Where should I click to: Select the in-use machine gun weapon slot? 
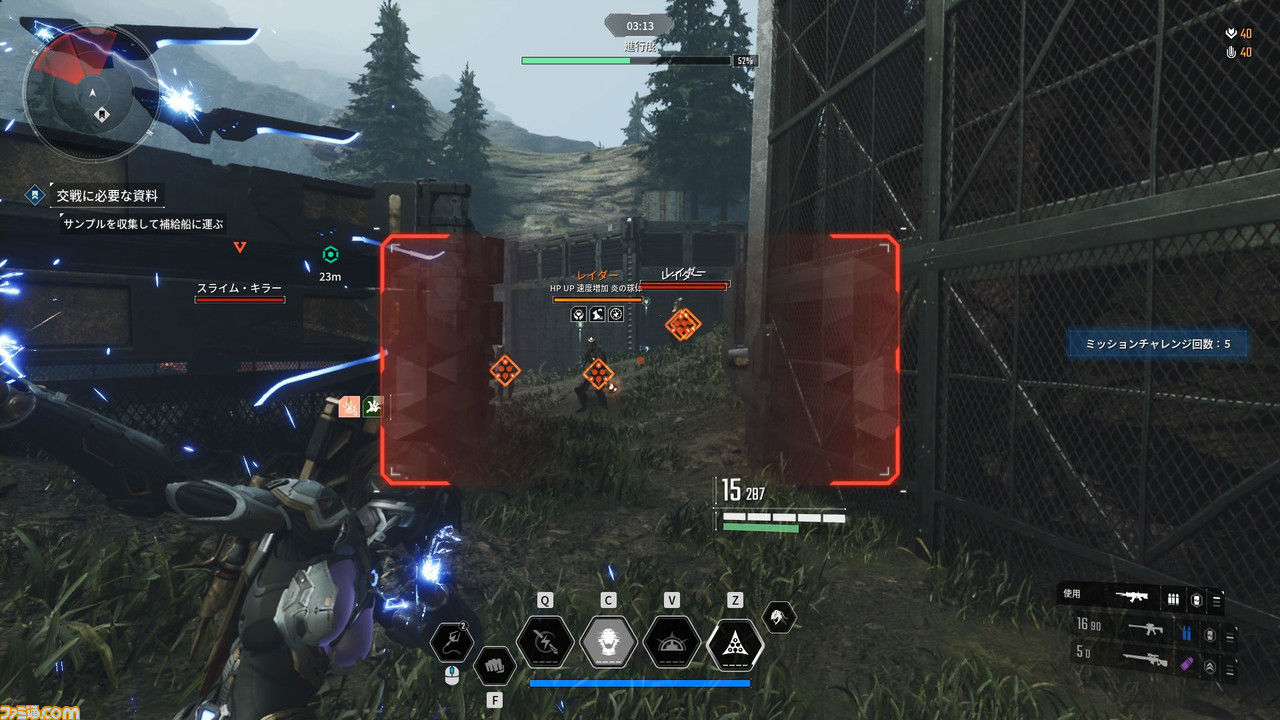click(x=1140, y=598)
